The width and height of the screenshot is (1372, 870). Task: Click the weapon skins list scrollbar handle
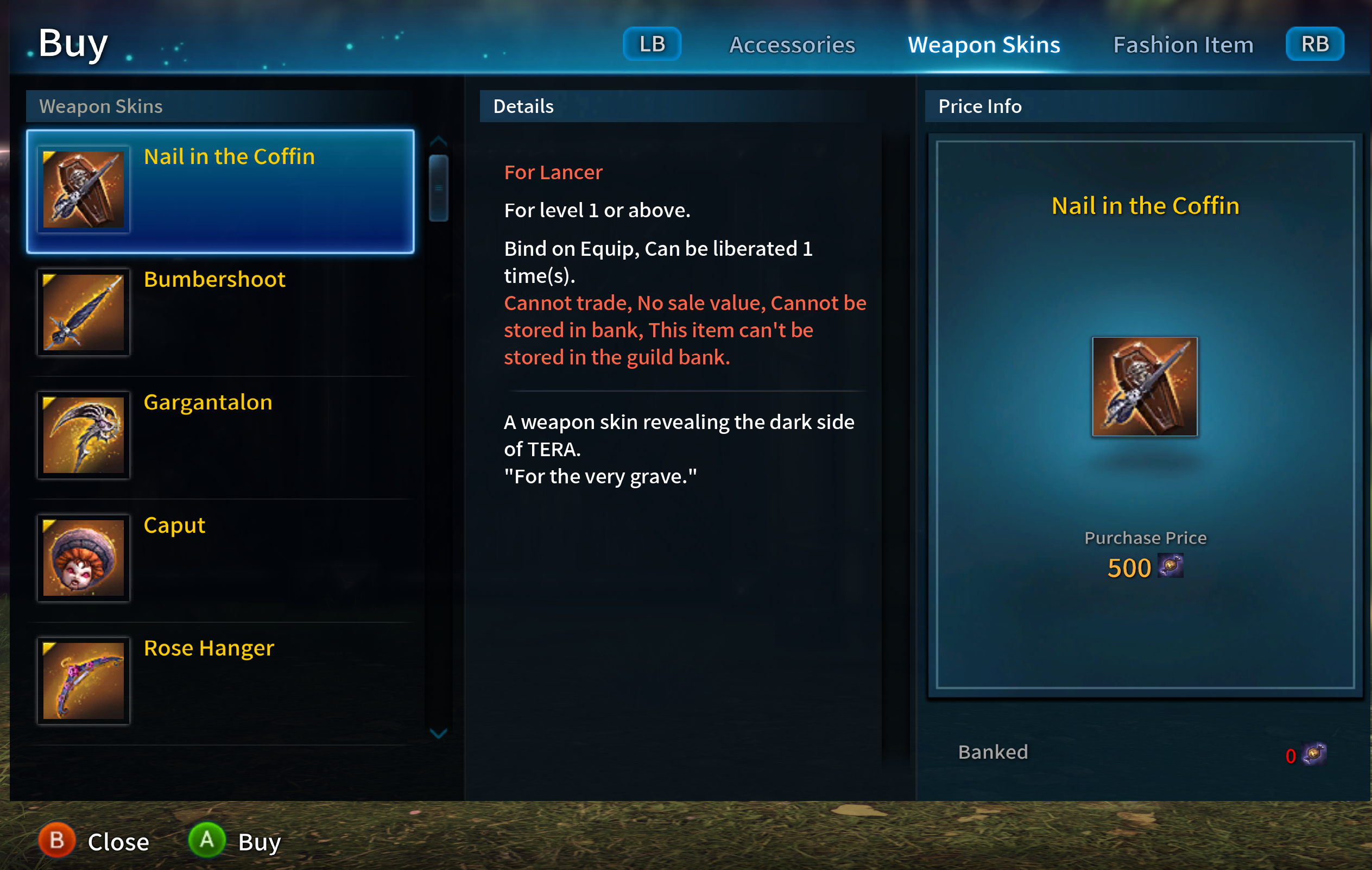click(x=438, y=187)
